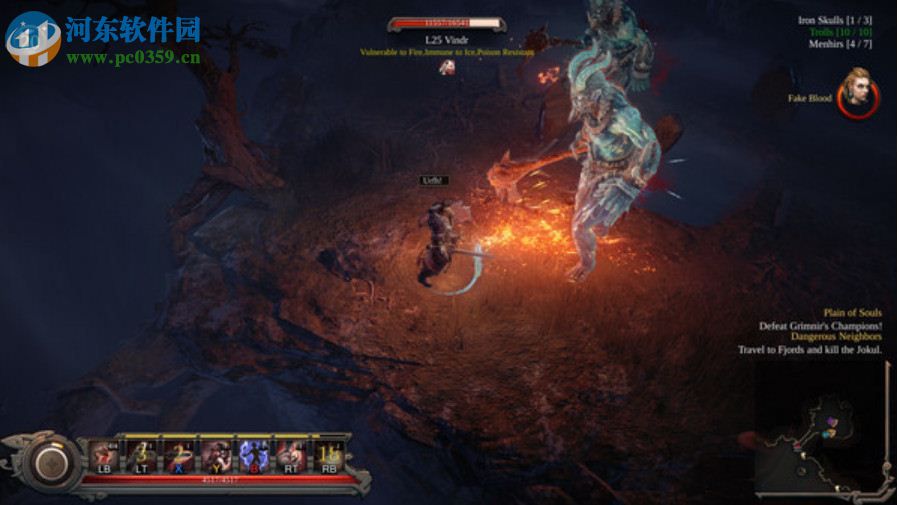899x505 pixels.
Task: Select the warrior skill in the Y slot
Action: [x=216, y=455]
